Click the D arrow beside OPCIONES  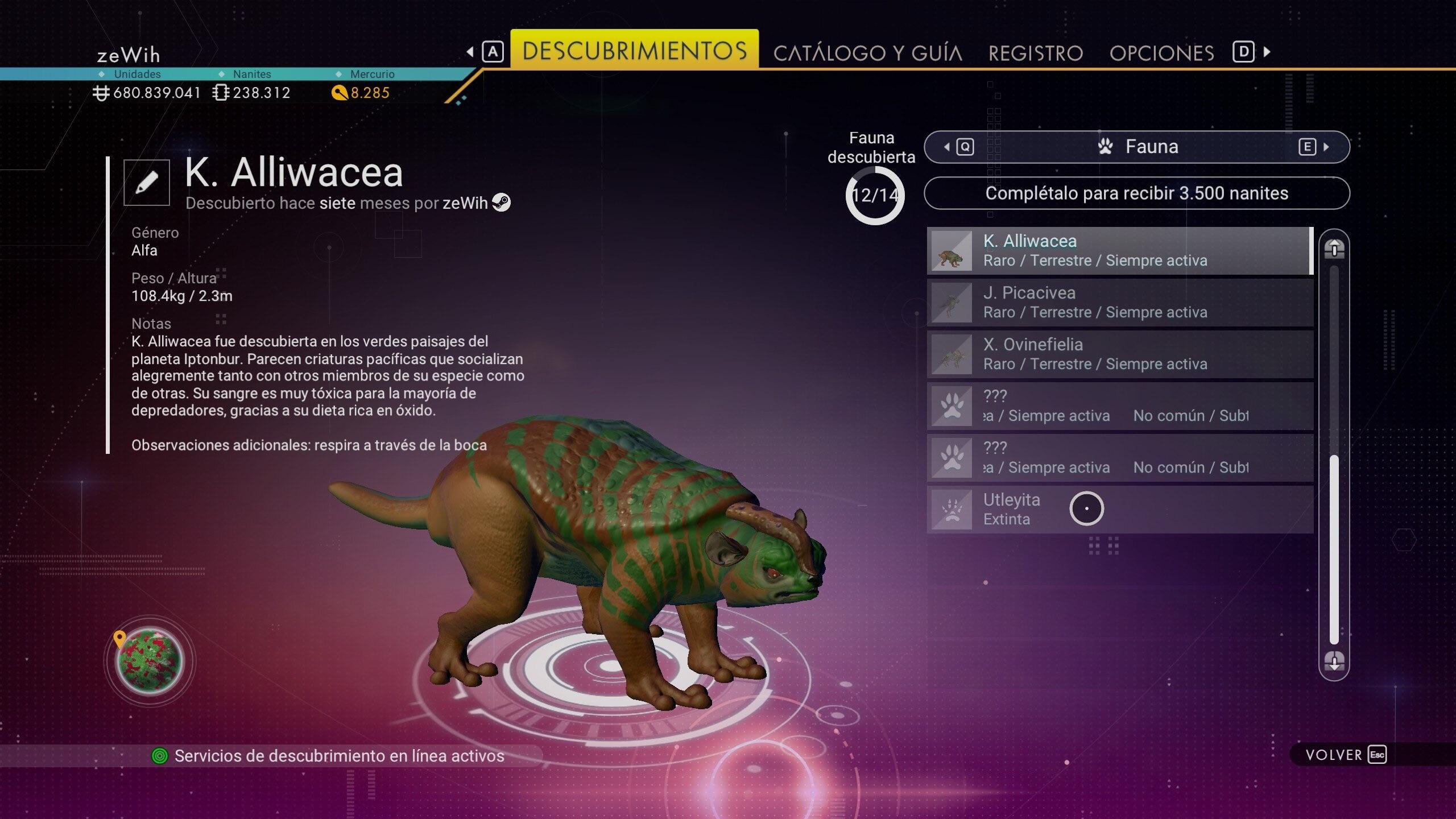[x=1246, y=52]
